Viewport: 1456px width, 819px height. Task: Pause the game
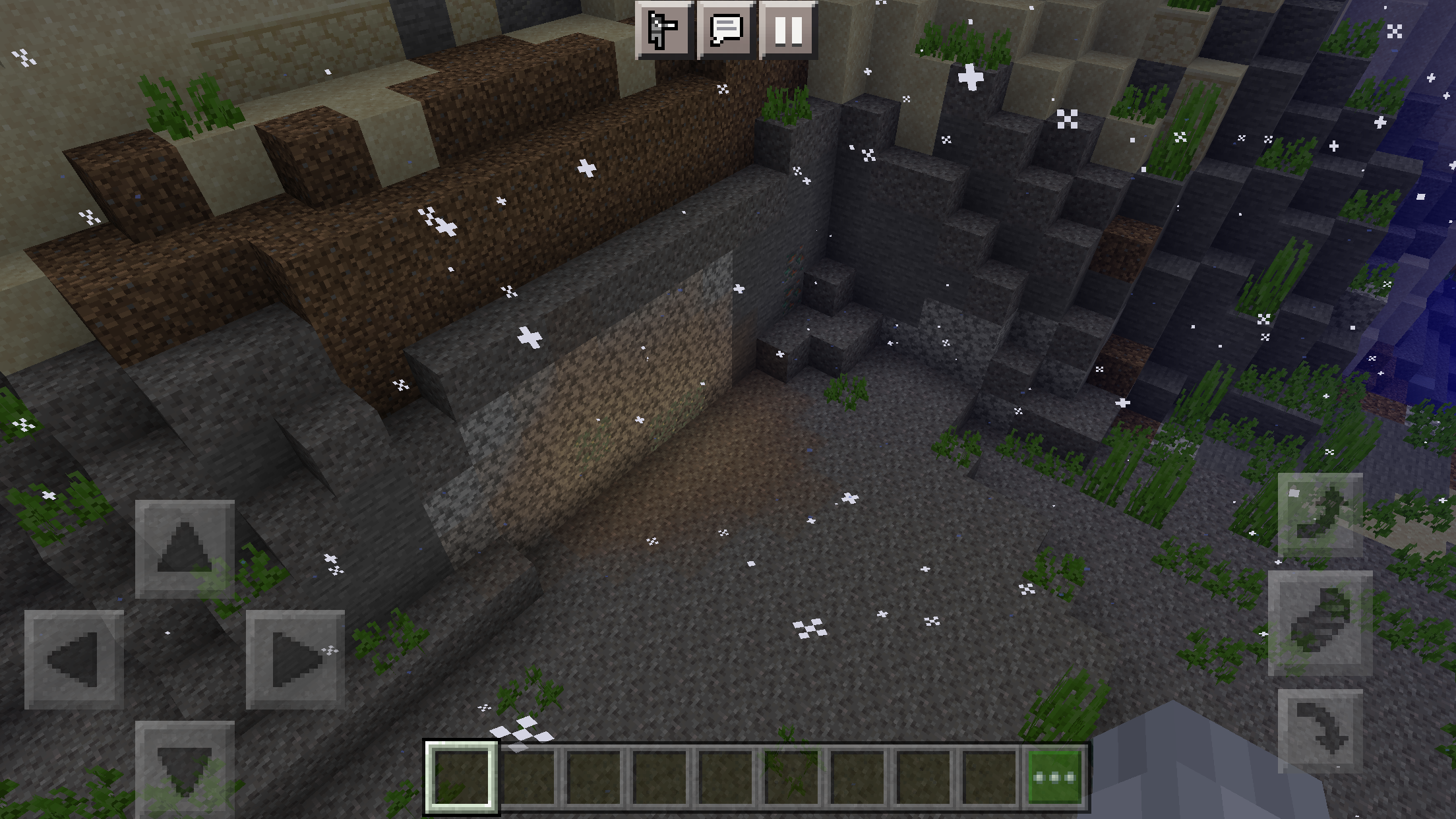tap(788, 30)
